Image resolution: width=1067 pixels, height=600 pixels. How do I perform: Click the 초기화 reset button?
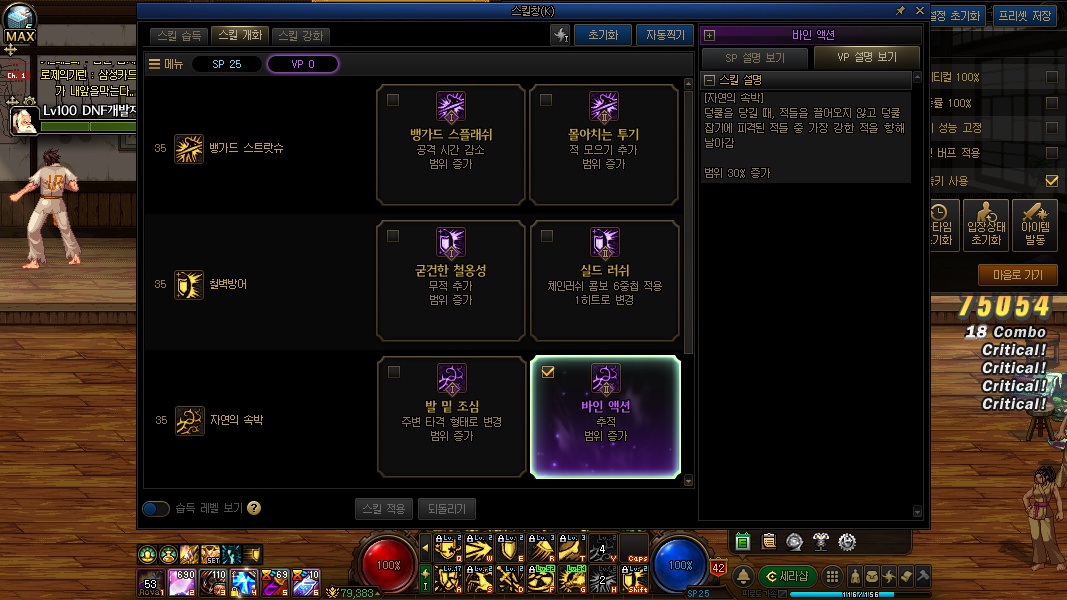(x=602, y=35)
